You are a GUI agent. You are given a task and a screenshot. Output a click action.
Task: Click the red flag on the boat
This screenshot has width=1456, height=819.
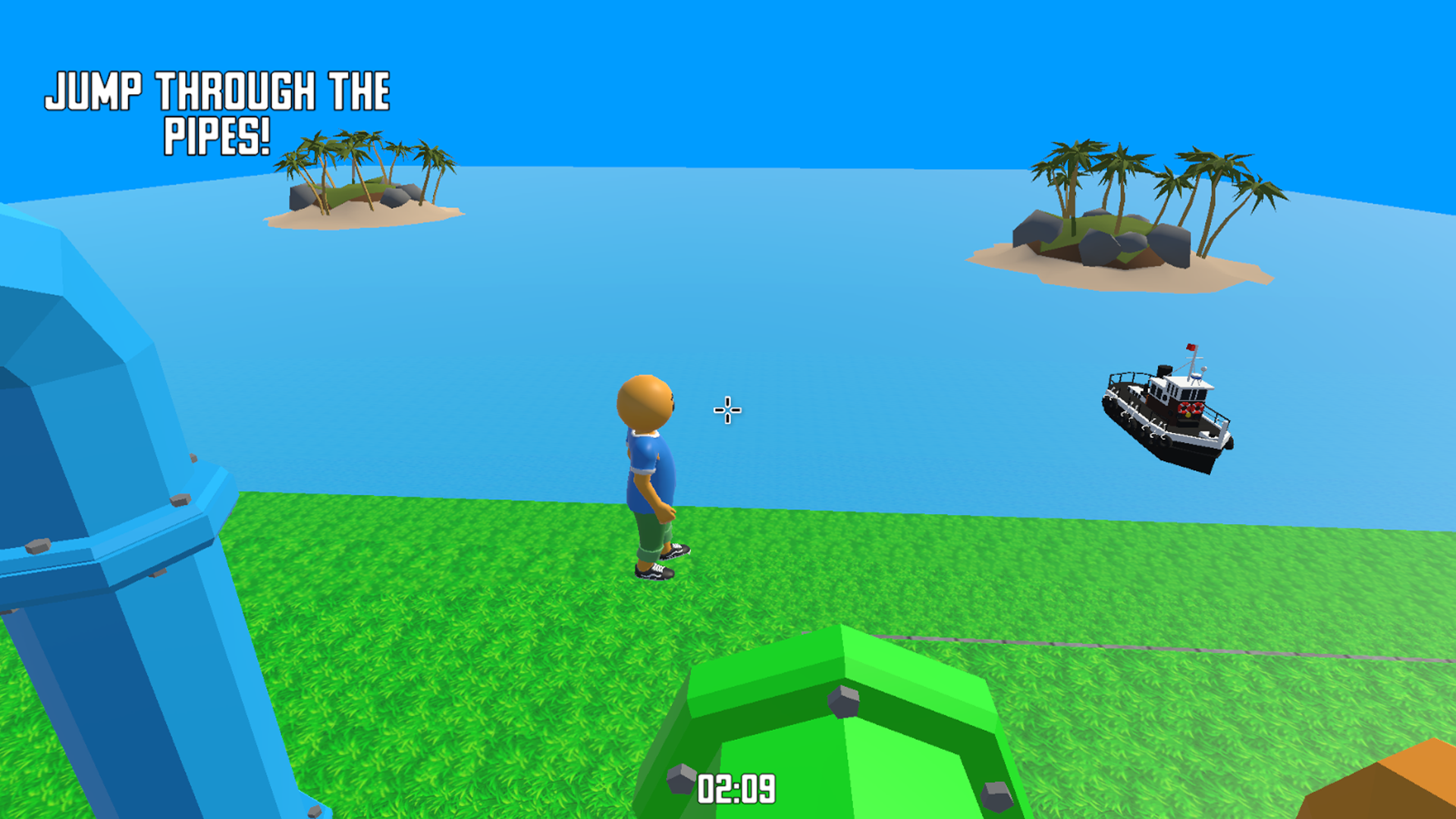1191,347
